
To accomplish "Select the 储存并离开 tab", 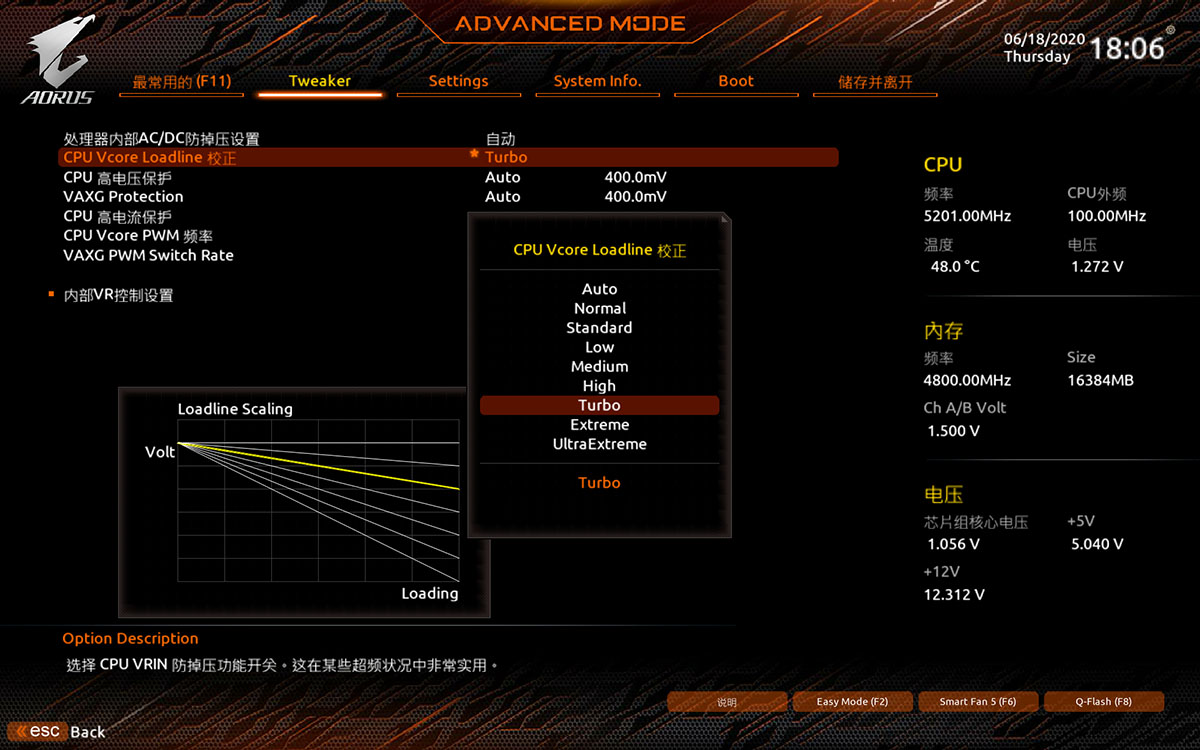I will click(875, 82).
